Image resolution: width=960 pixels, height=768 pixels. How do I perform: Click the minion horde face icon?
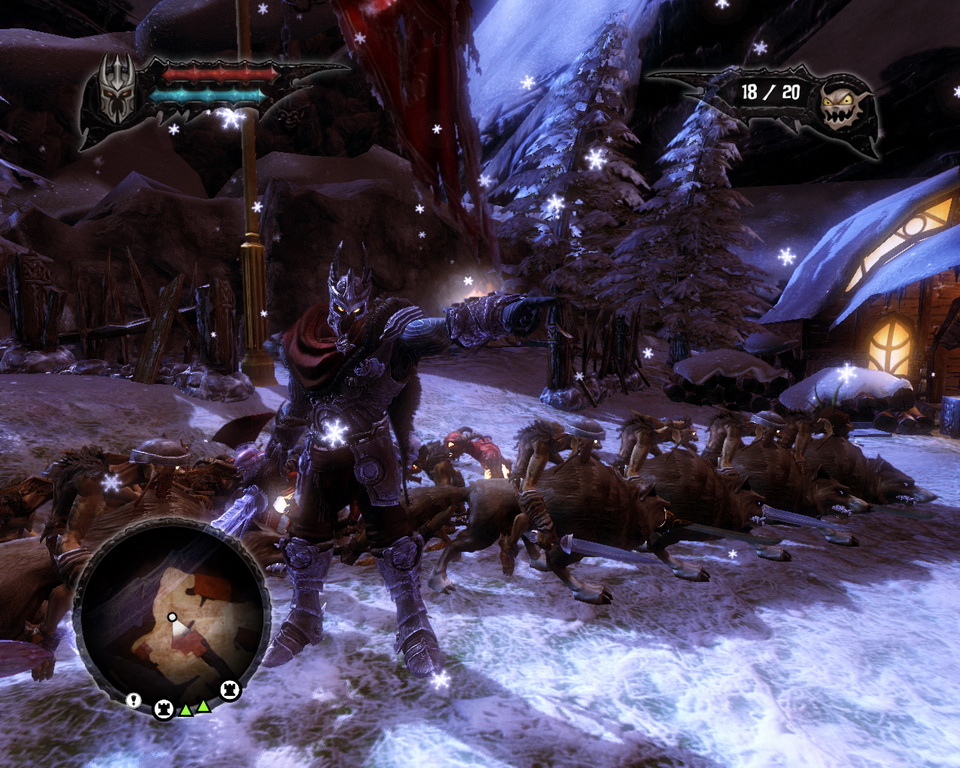[839, 105]
